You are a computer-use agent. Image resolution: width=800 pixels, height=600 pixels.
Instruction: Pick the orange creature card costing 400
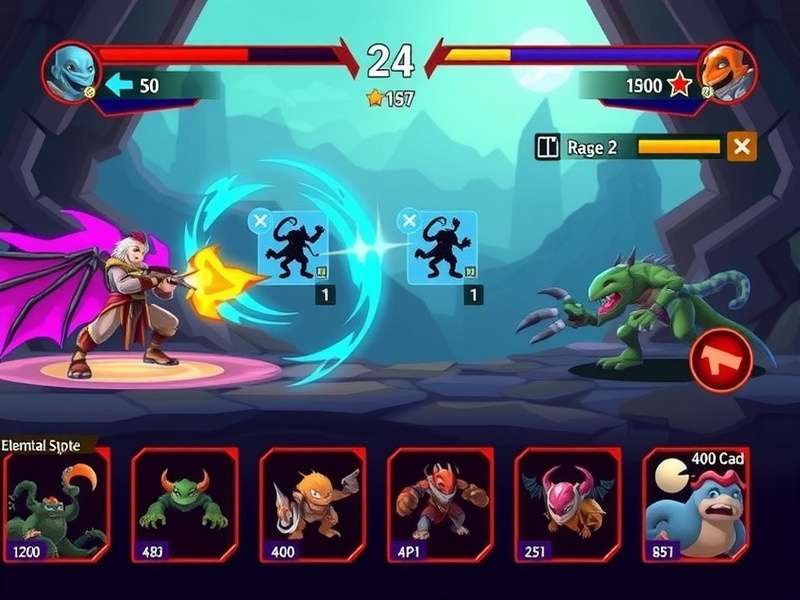[x=312, y=503]
